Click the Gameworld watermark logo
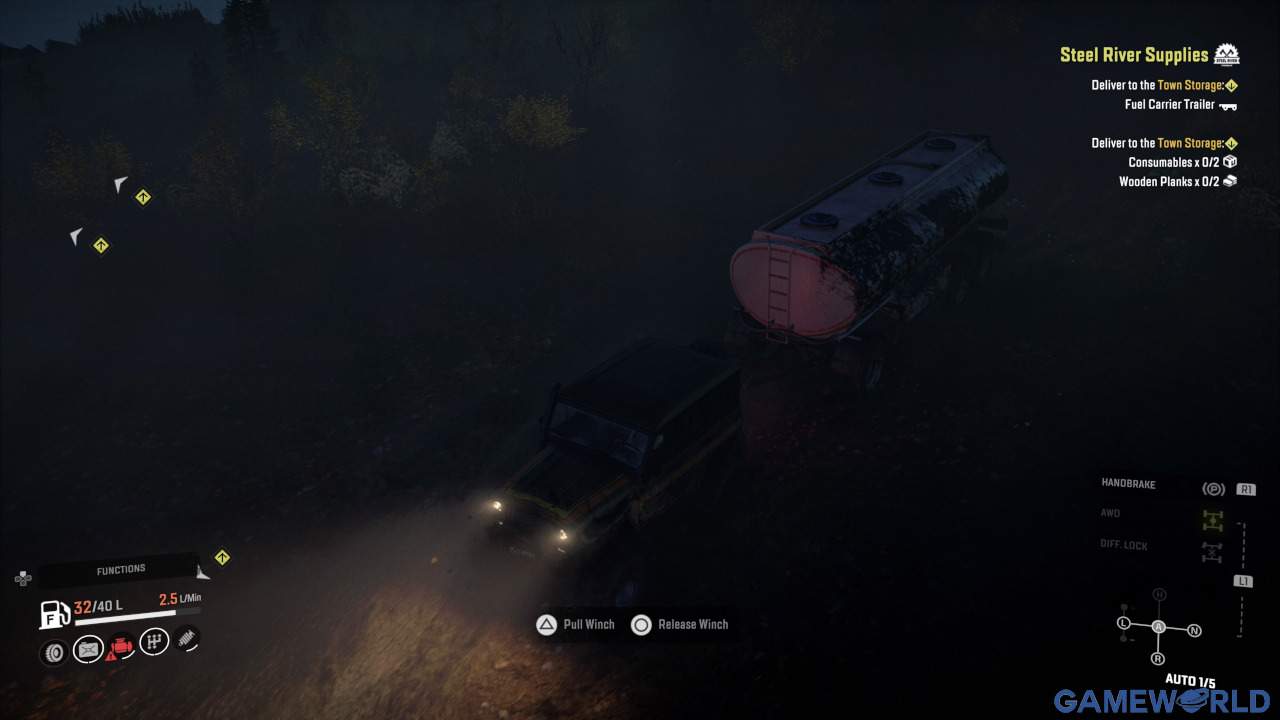Image resolution: width=1280 pixels, height=720 pixels. (x=1161, y=701)
